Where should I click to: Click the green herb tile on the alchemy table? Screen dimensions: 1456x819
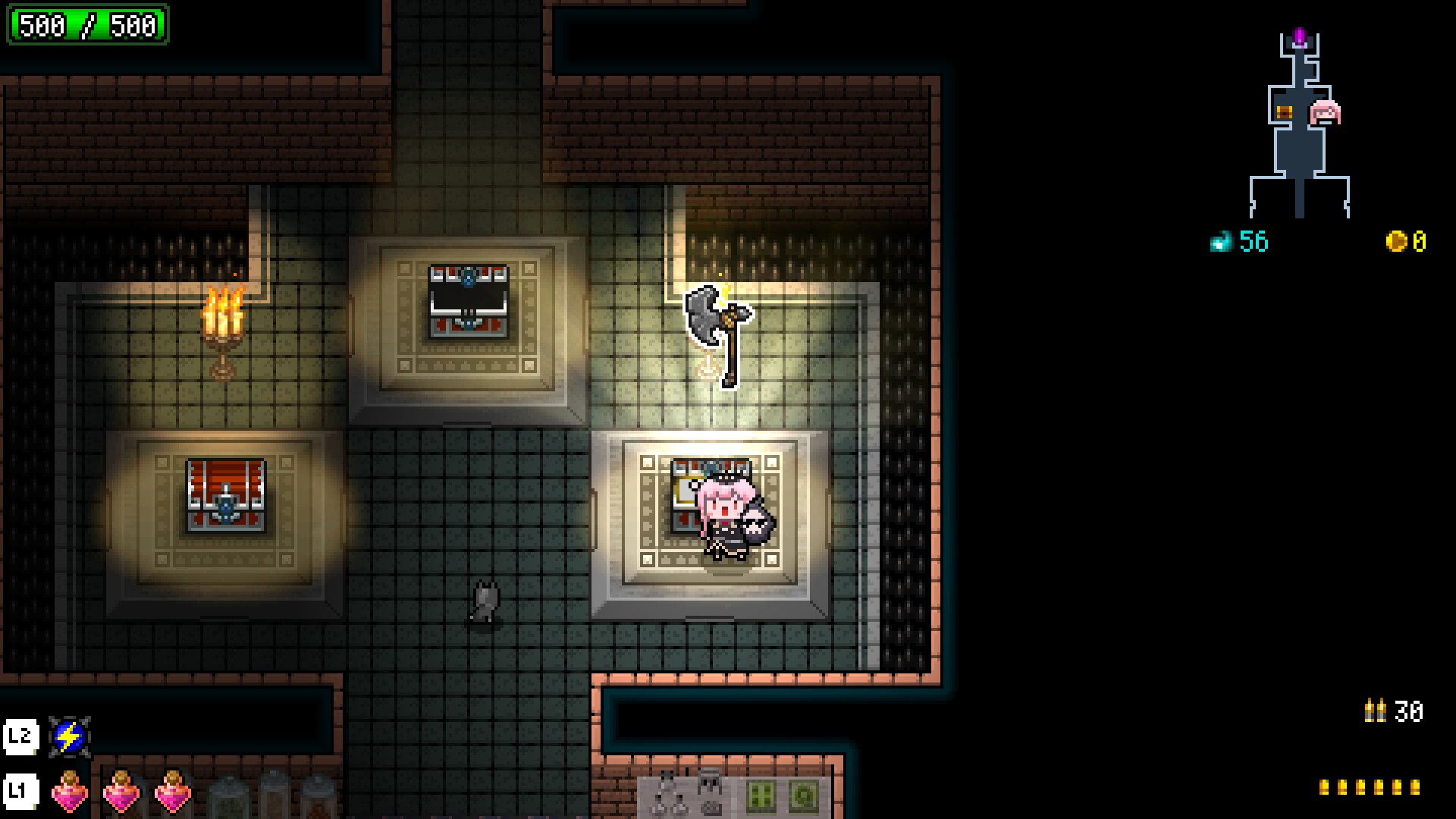click(762, 796)
